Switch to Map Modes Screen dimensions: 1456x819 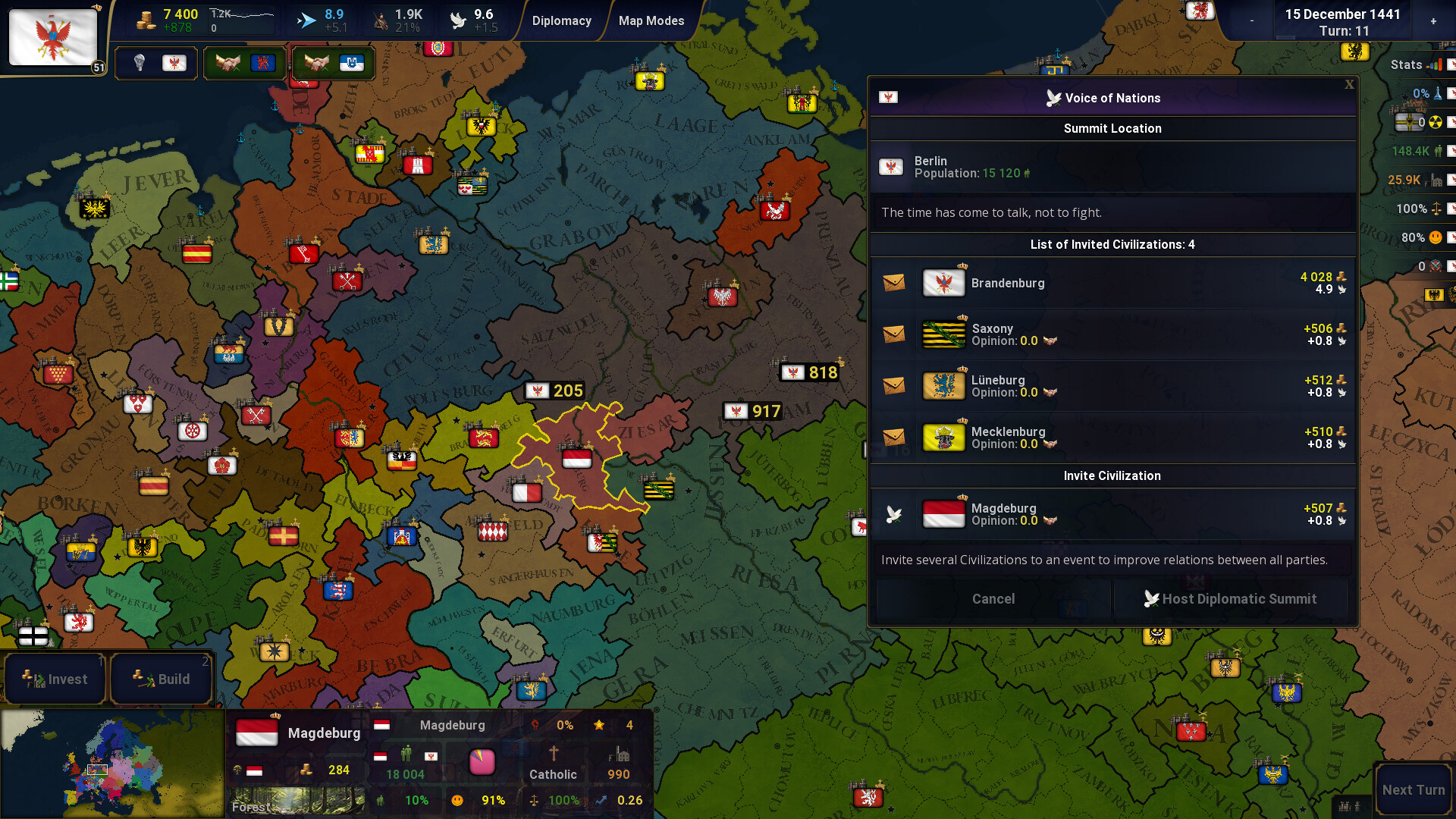pos(651,20)
